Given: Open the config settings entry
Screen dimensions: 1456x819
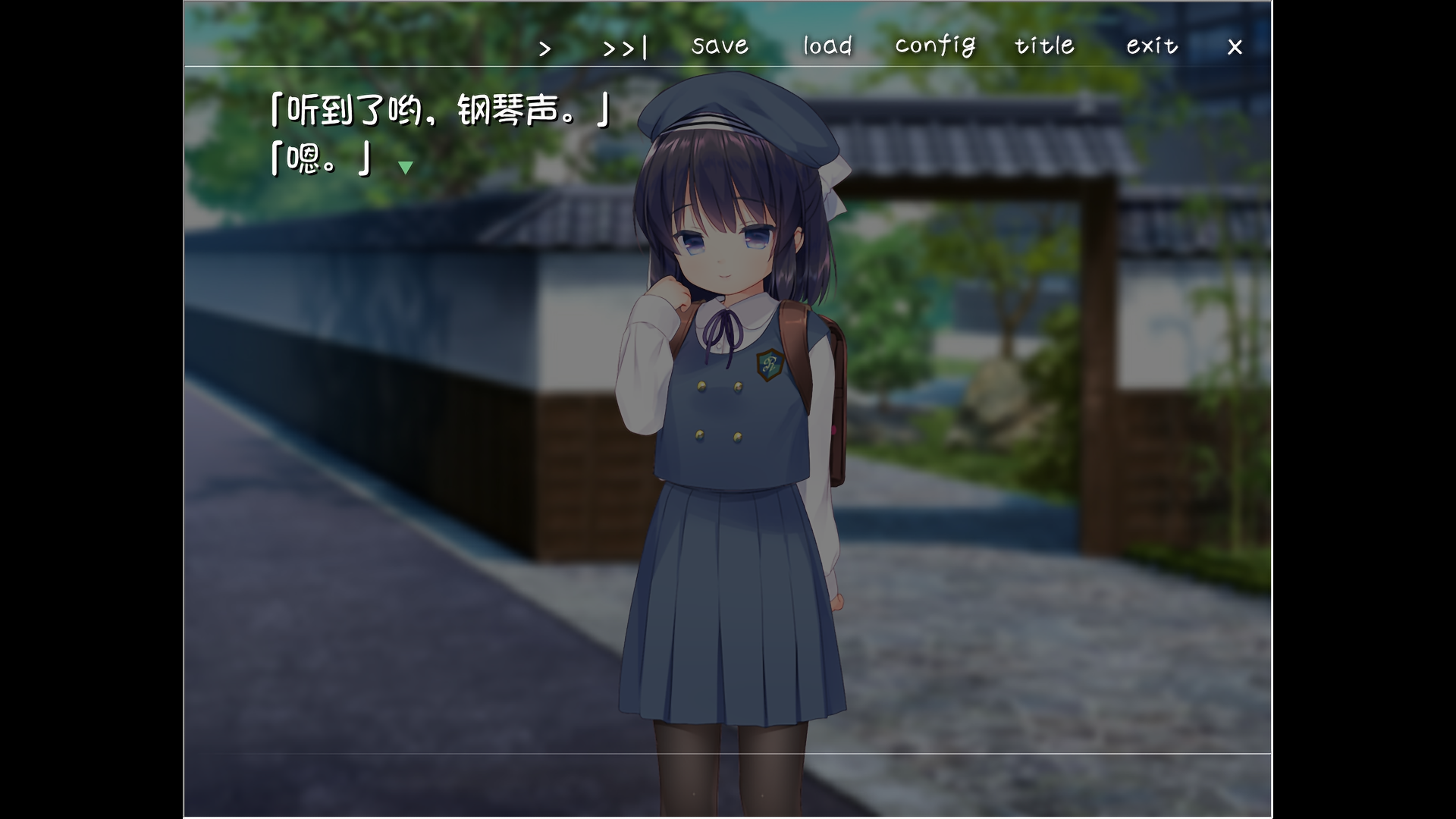Looking at the screenshot, I should click(936, 46).
